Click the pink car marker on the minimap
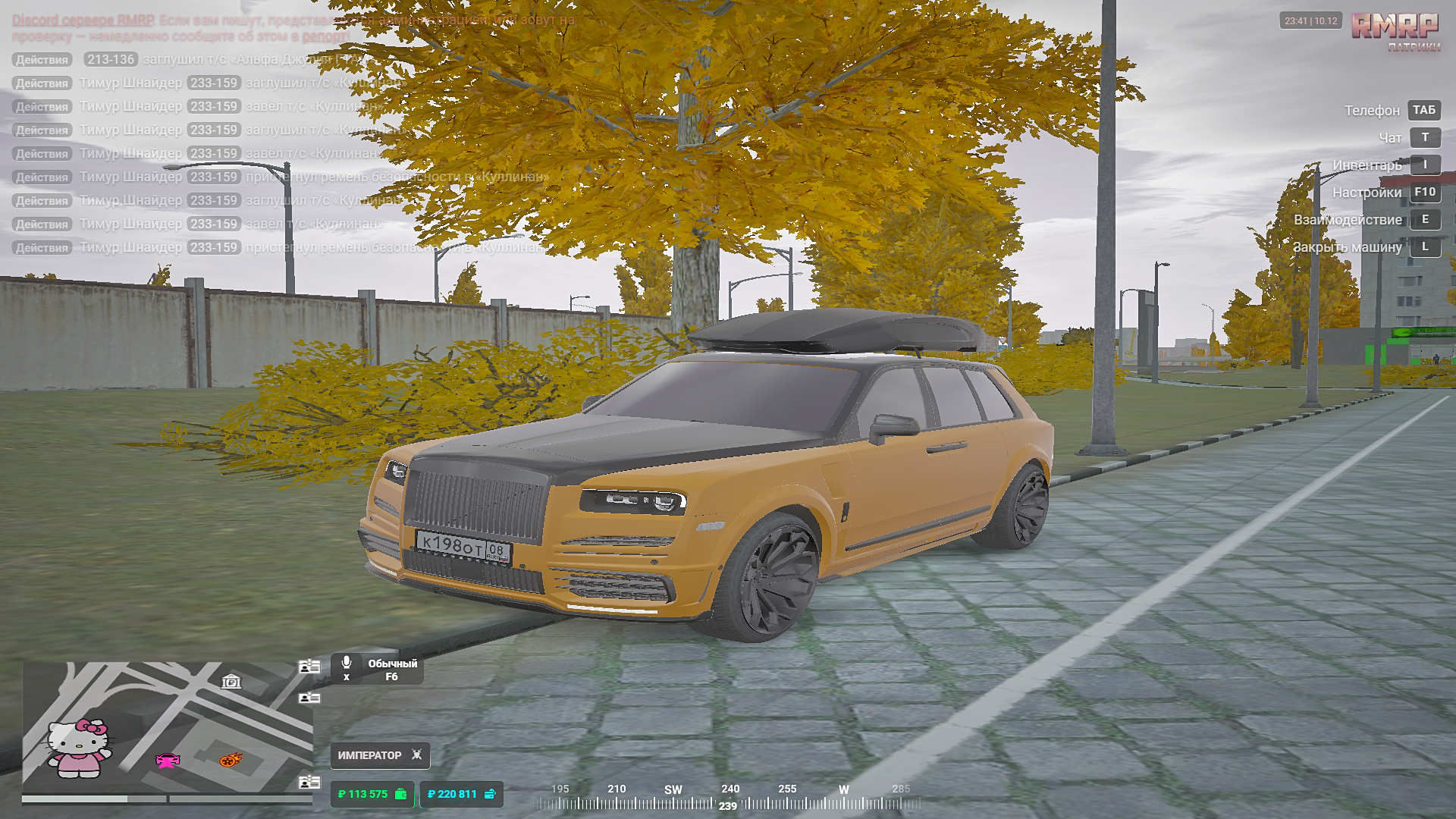 [x=168, y=761]
